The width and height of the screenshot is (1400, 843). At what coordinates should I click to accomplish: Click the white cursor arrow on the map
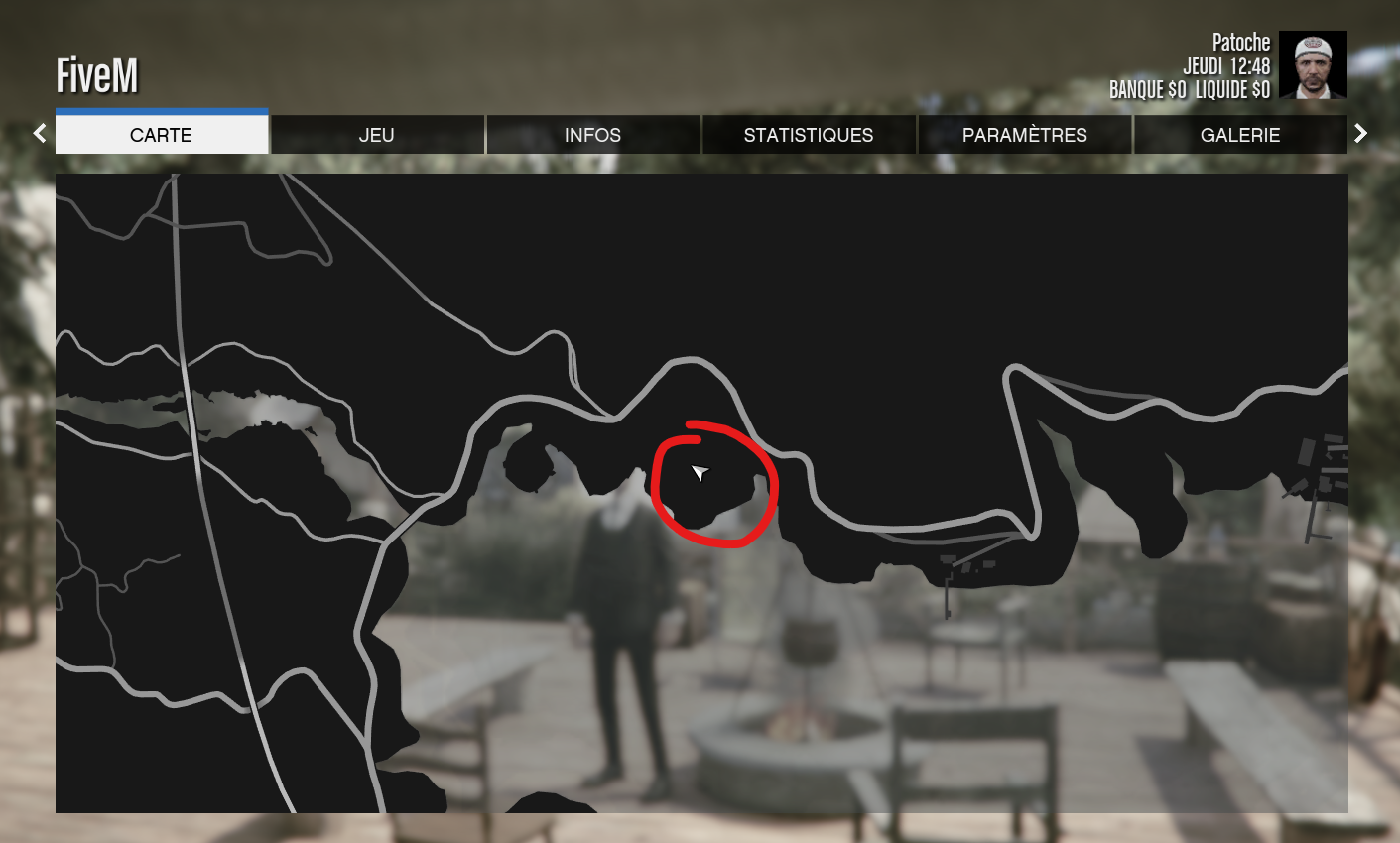700,473
